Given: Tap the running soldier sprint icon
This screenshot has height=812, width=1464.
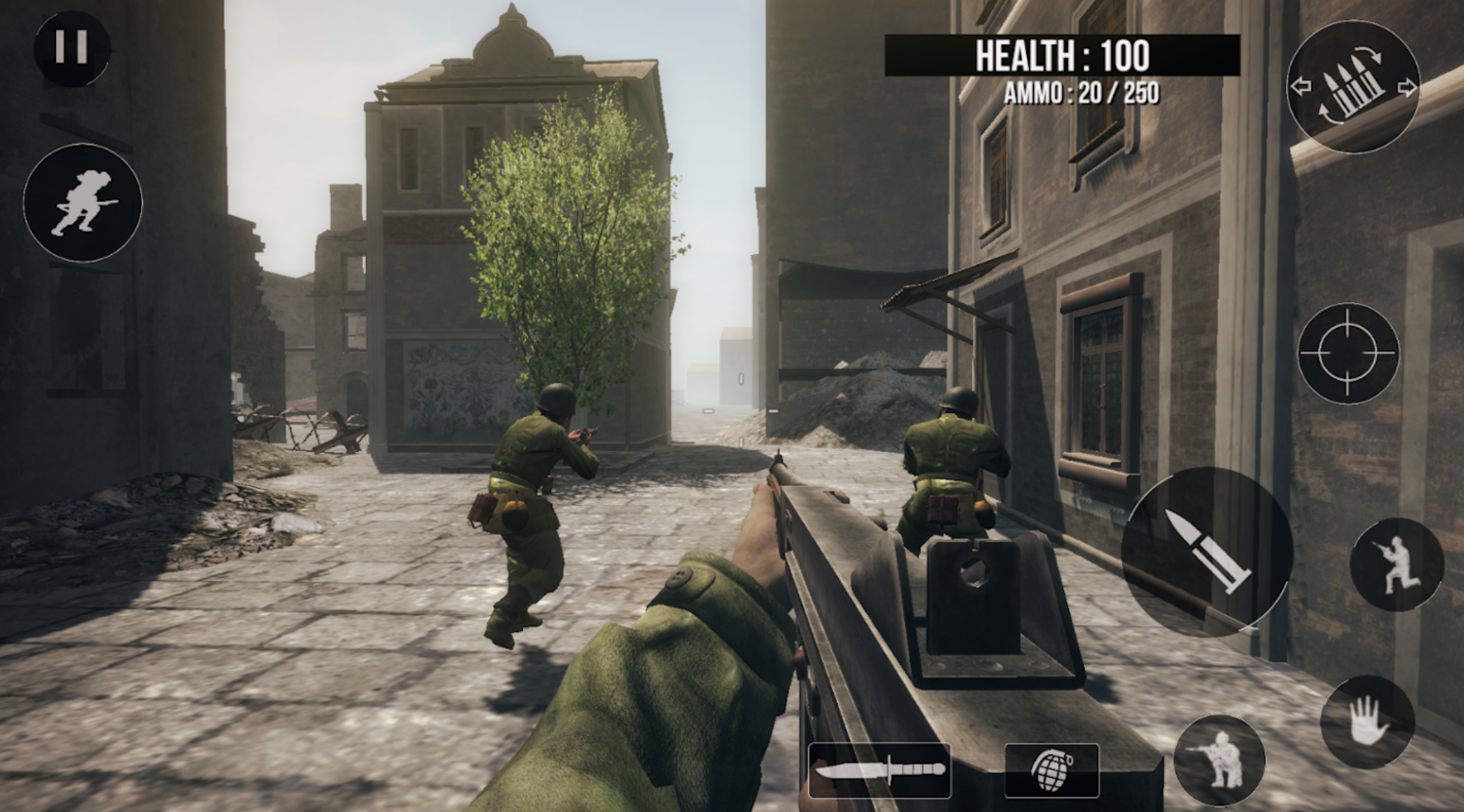Looking at the screenshot, I should pos(81,204).
